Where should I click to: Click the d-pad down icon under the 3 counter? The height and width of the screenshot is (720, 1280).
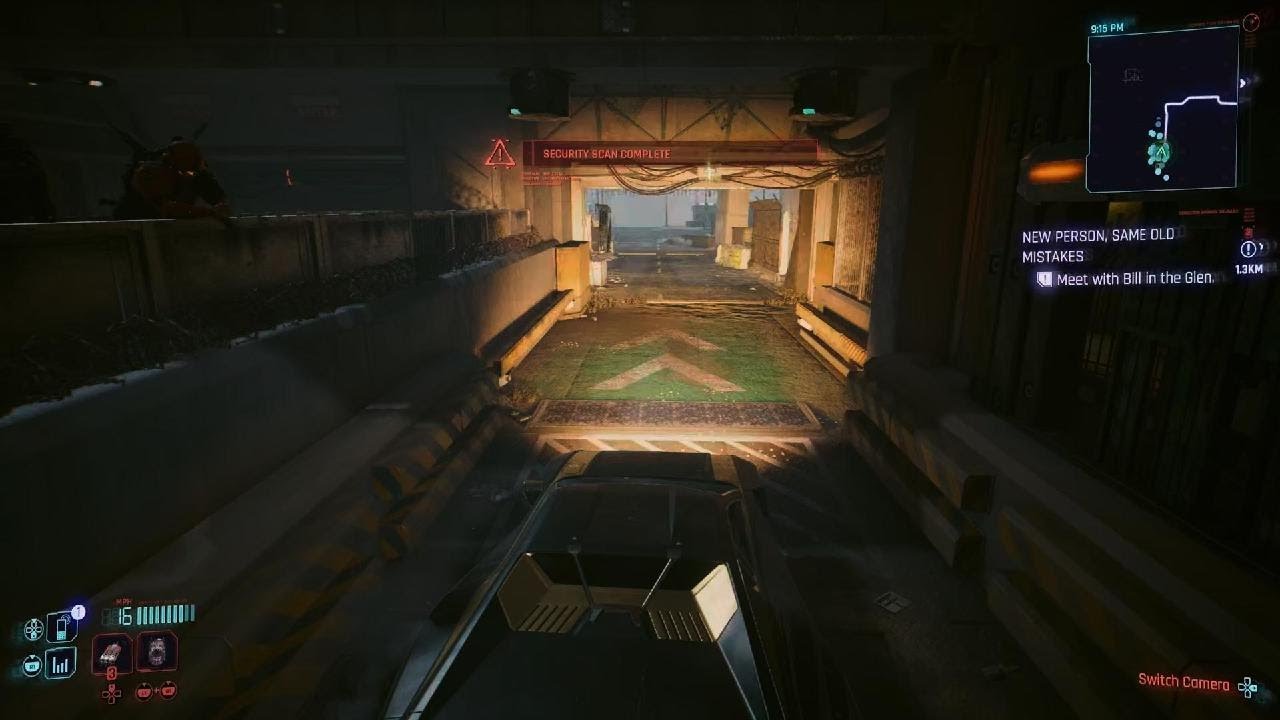112,694
